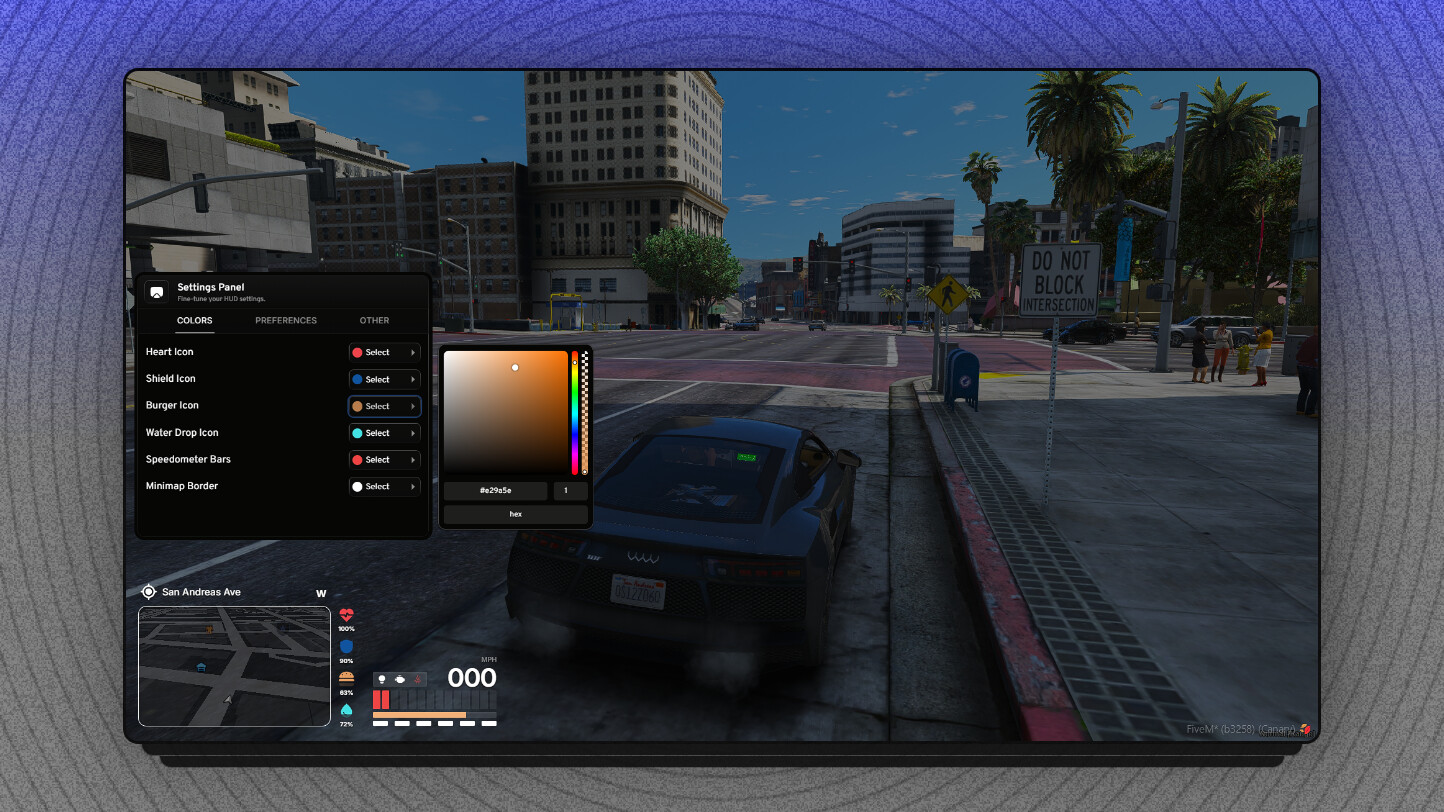The image size is (1444, 812).
Task: Click the compass location icon beside San Andreas Ave
Action: coord(148,591)
